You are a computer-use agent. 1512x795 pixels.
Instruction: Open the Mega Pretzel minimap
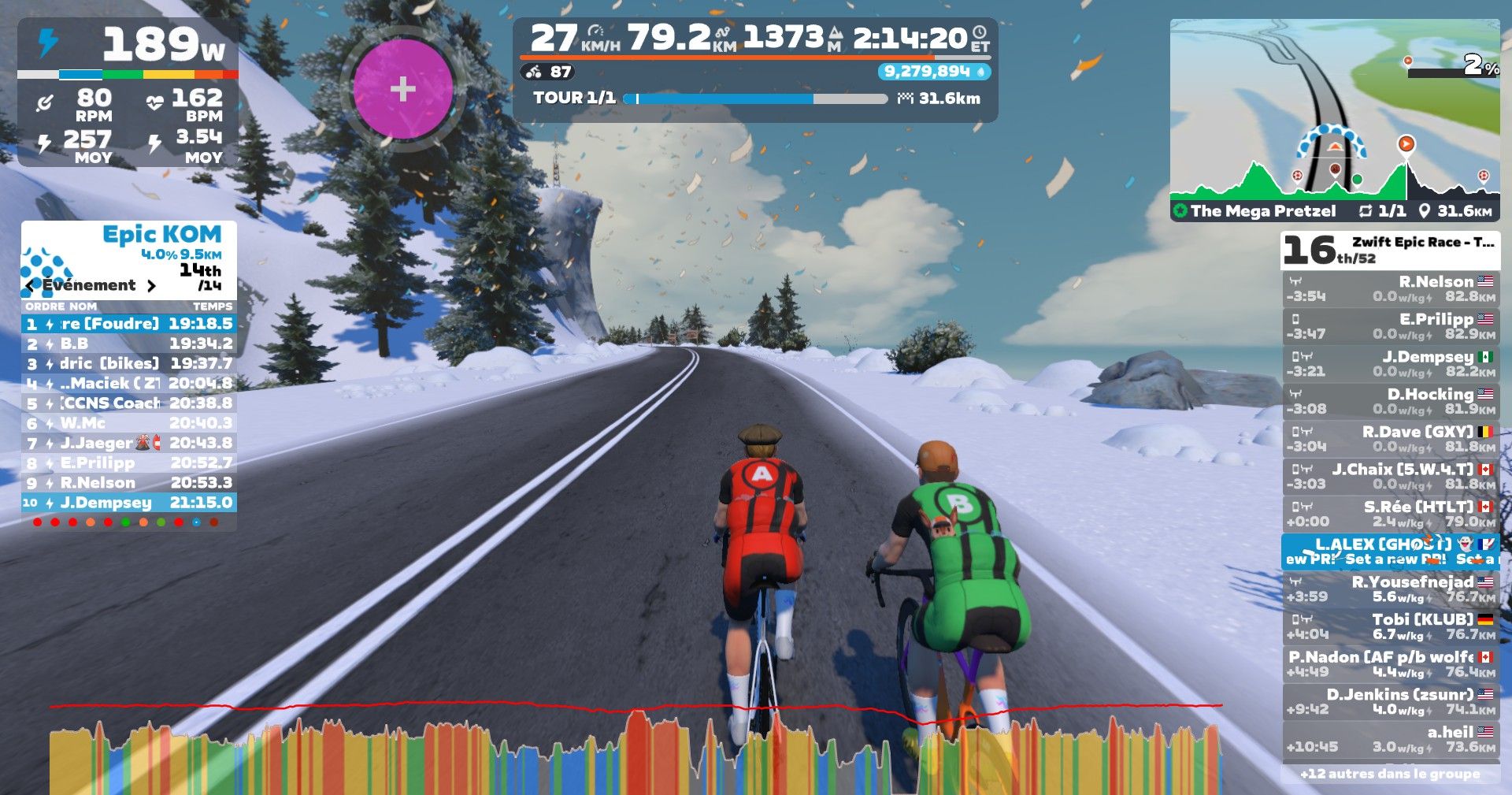(x=1334, y=118)
